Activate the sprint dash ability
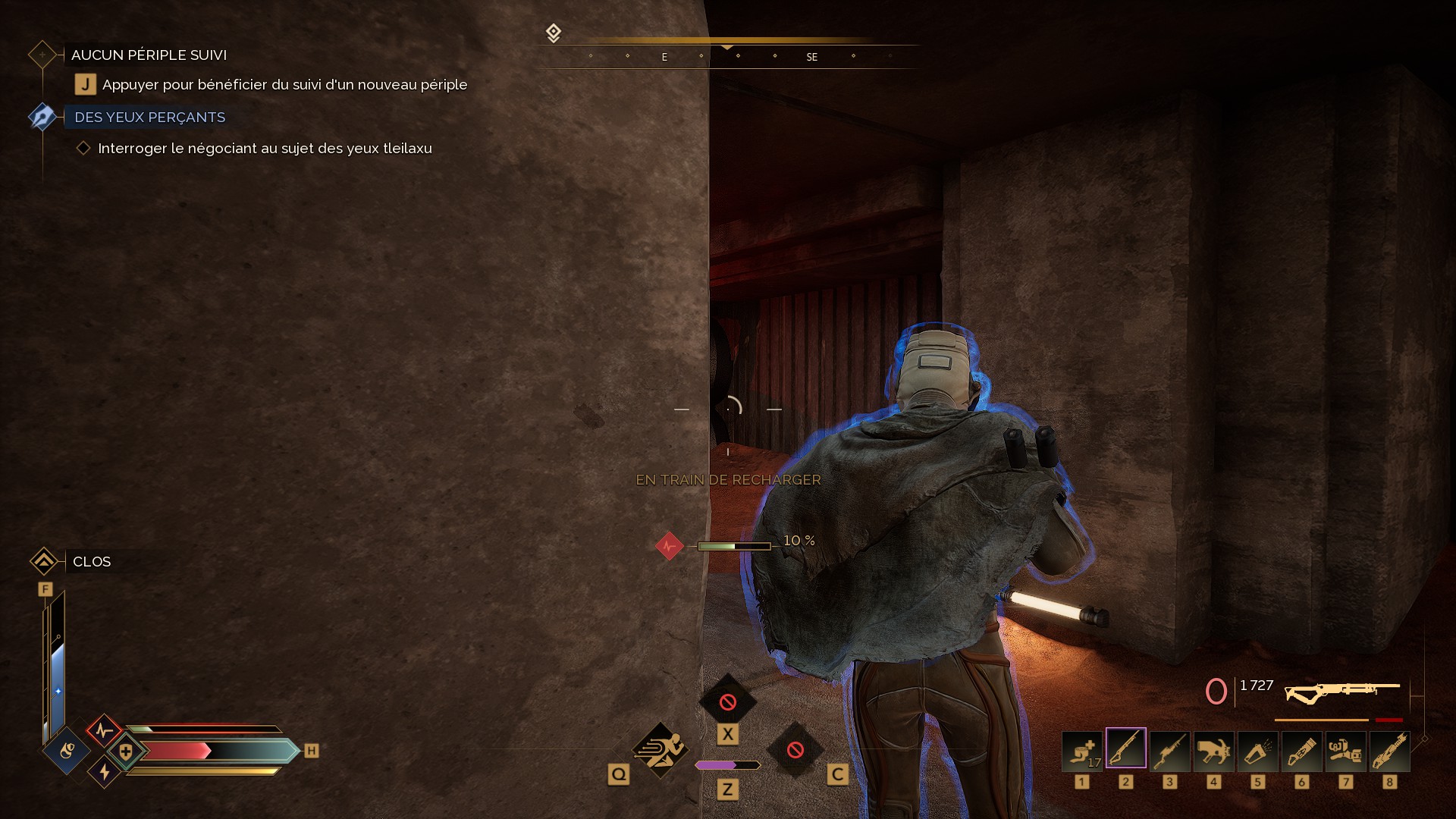 click(661, 750)
